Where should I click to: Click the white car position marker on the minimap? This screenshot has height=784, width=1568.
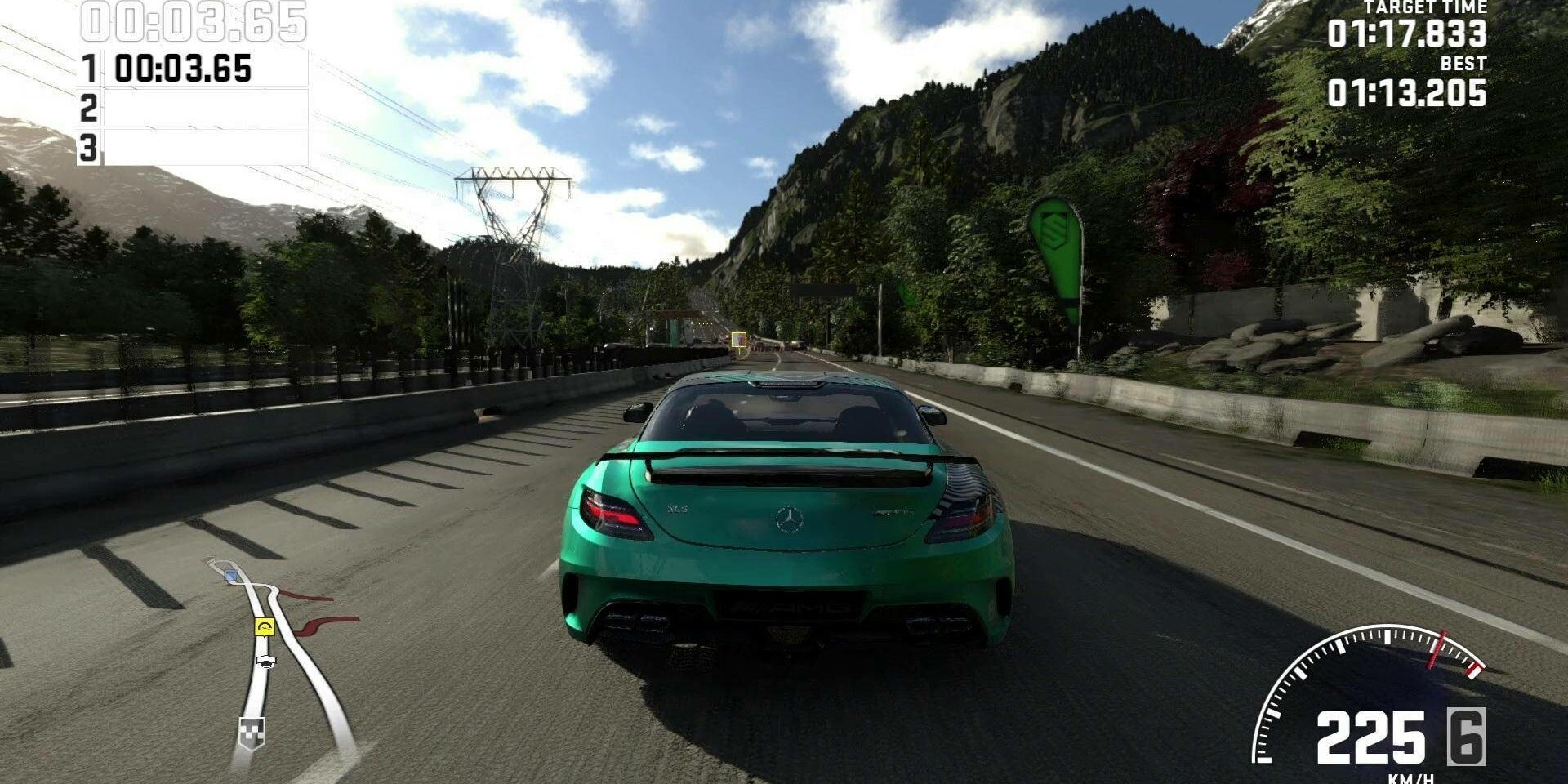[265, 661]
